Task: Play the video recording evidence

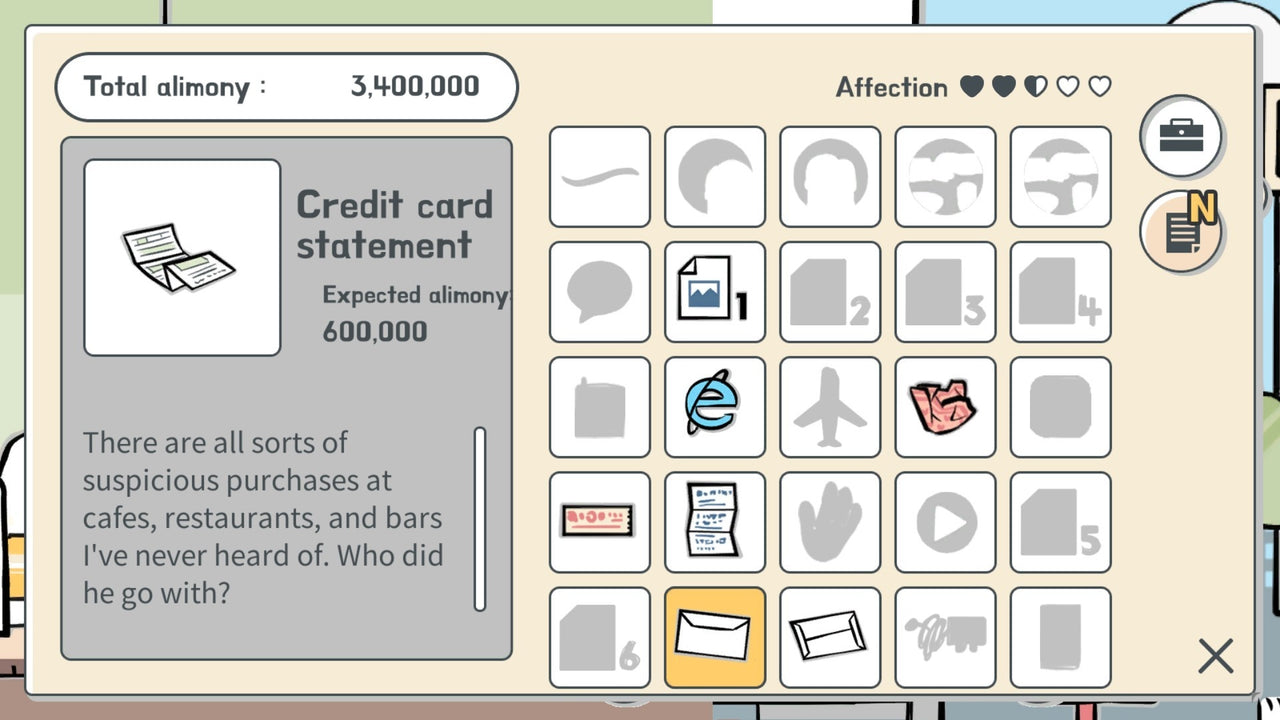Action: (x=945, y=522)
